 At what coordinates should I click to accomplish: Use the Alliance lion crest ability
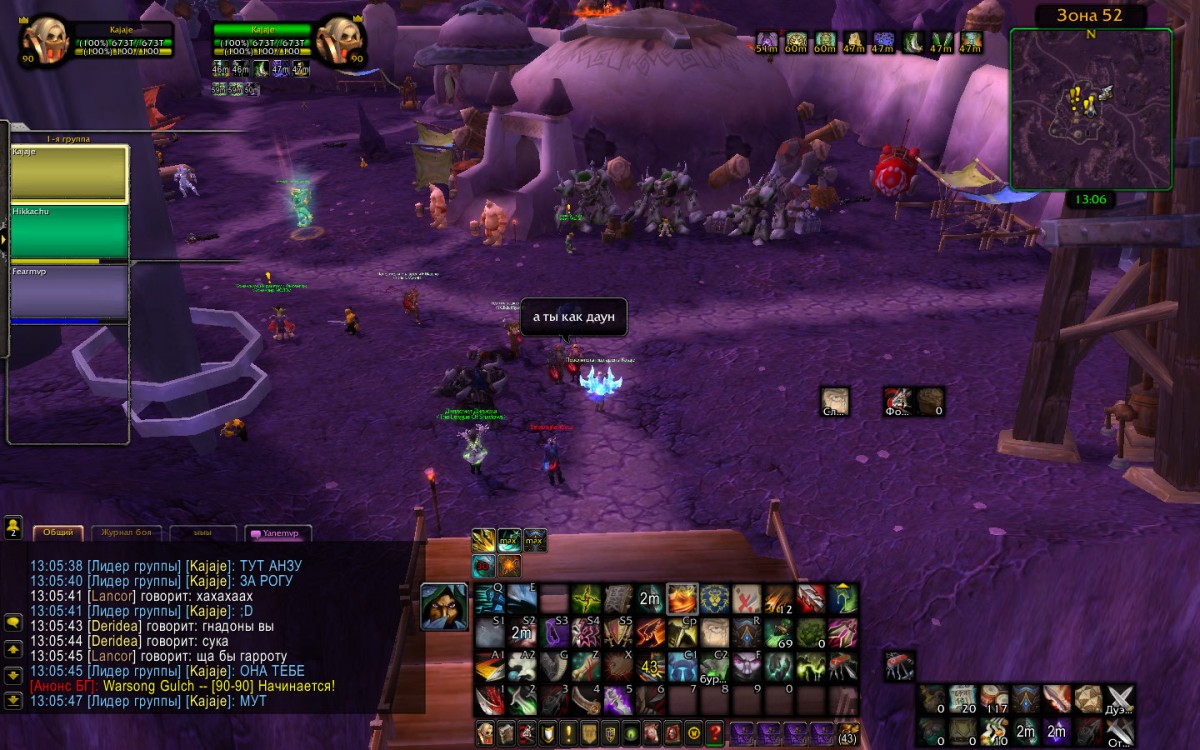click(x=713, y=600)
